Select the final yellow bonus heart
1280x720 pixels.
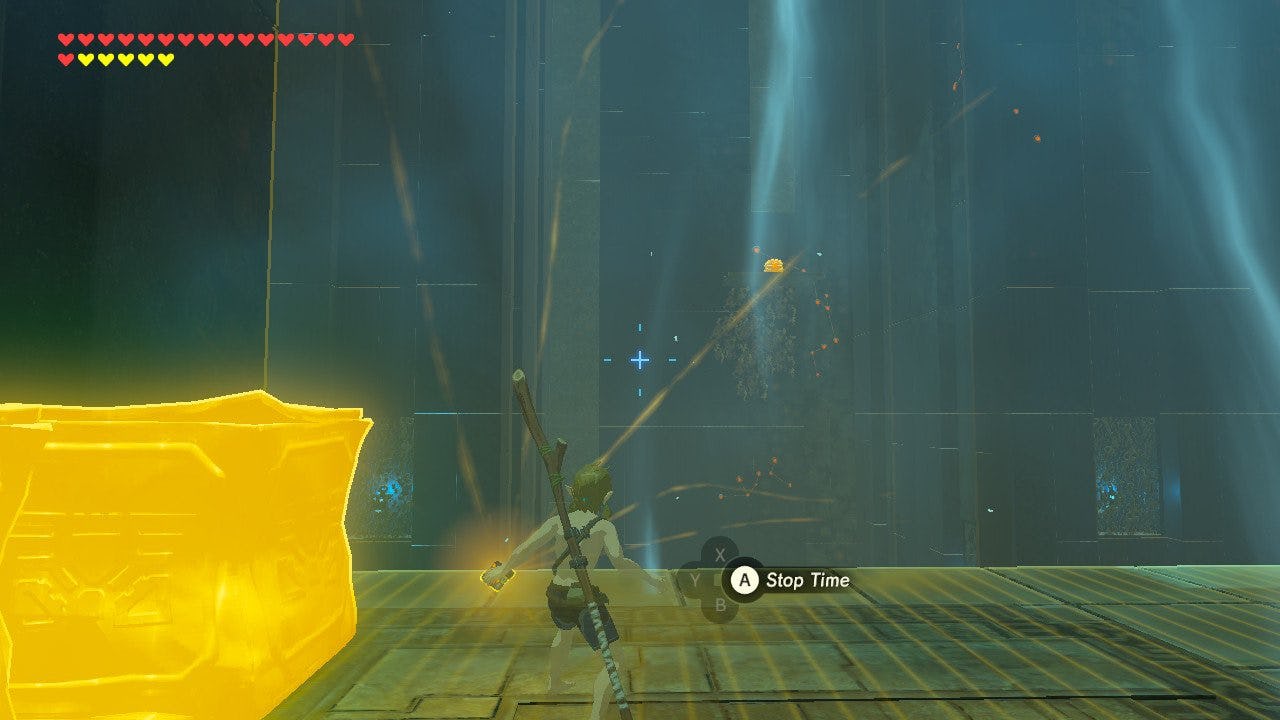165,58
